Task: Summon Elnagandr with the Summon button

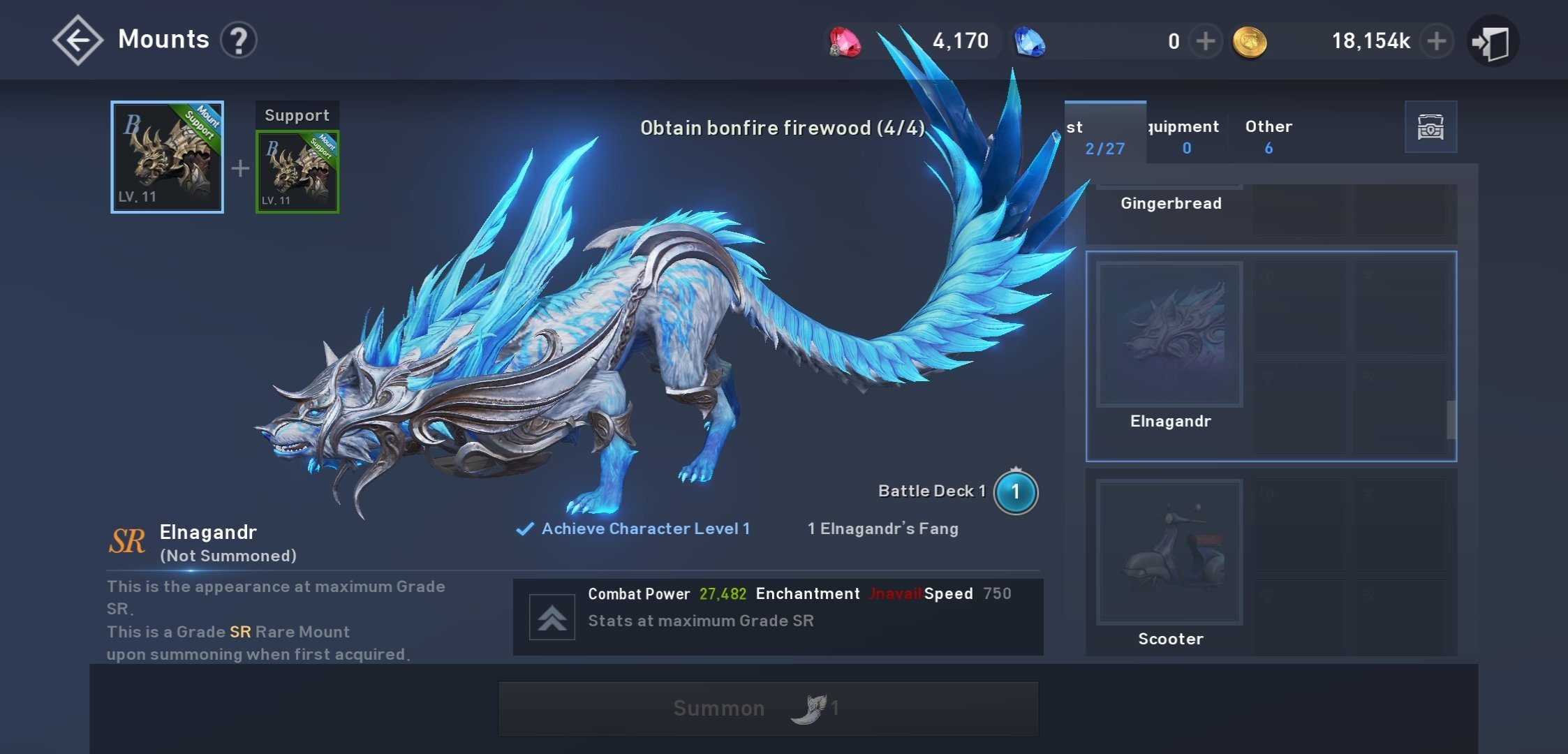Action: tap(768, 709)
